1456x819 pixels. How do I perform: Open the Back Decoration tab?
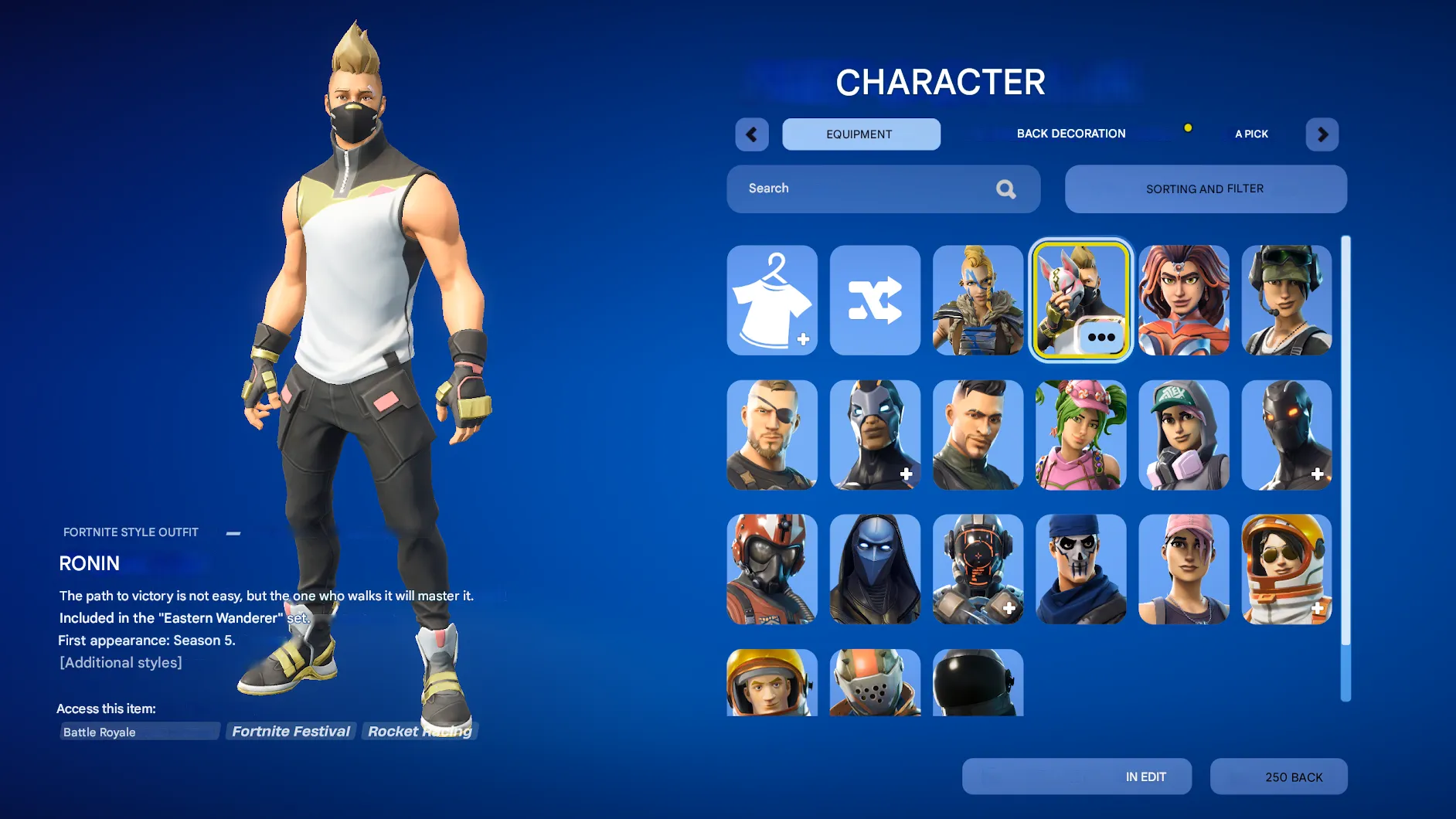click(1071, 133)
